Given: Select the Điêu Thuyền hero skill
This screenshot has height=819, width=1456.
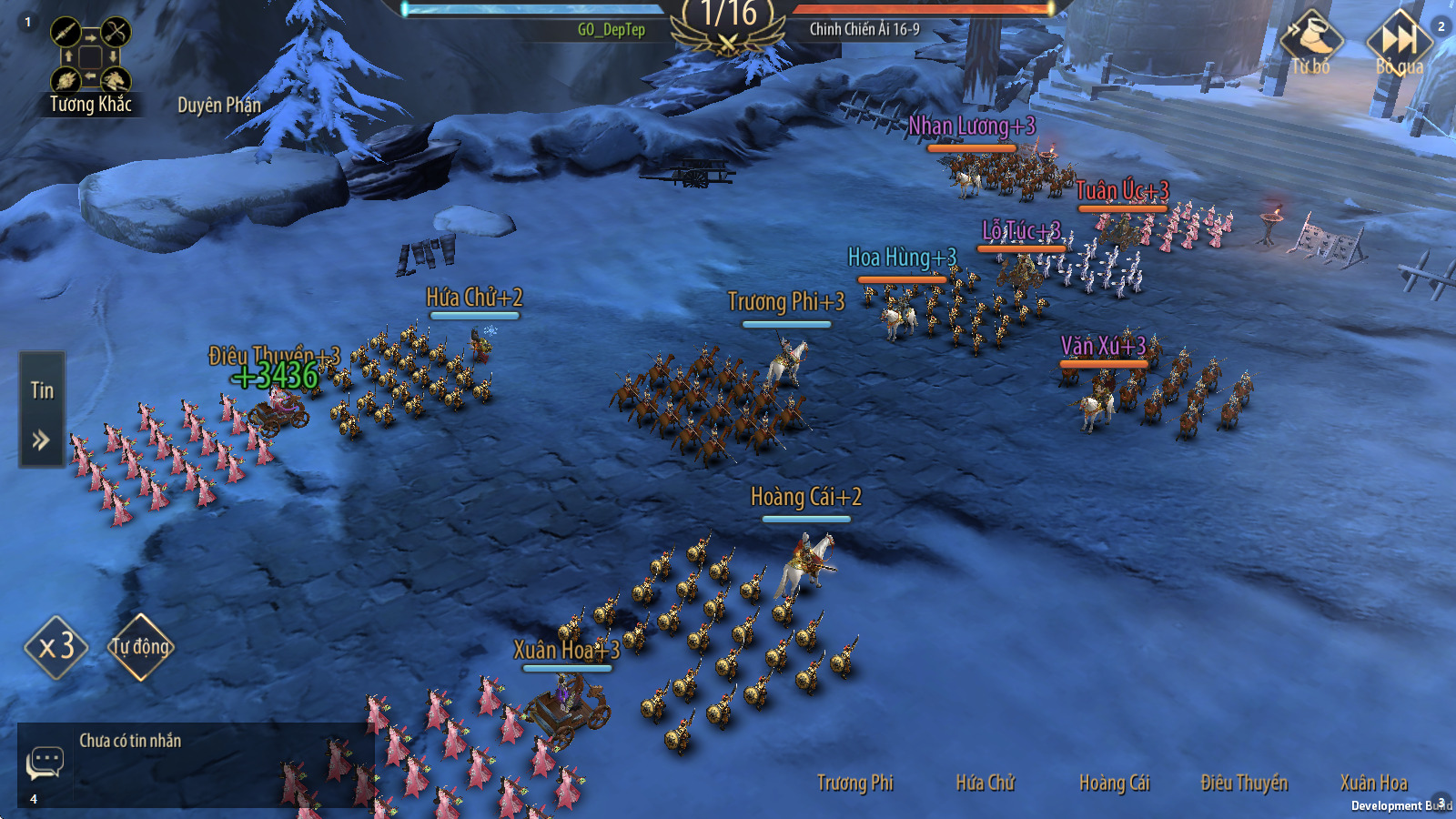Looking at the screenshot, I should [1244, 783].
